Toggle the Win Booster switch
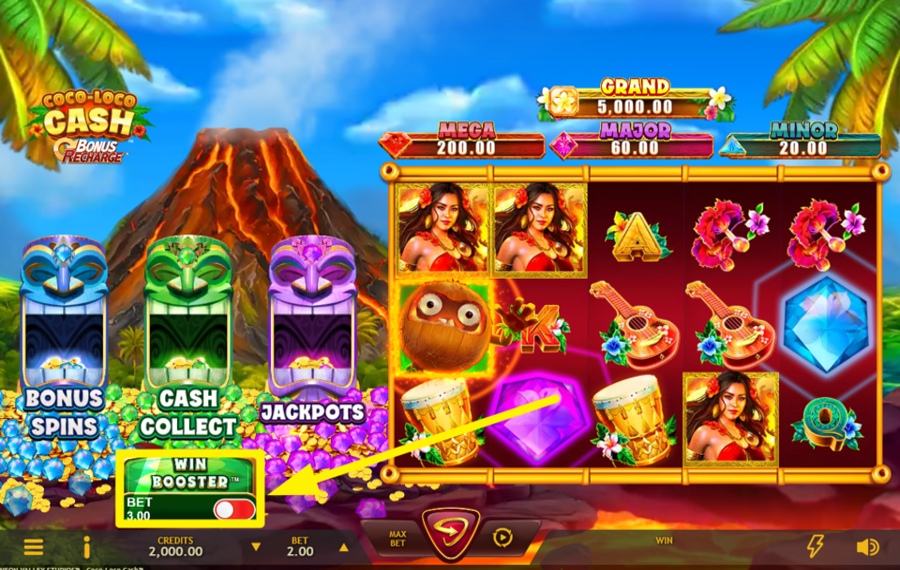900x570 pixels. [x=234, y=509]
